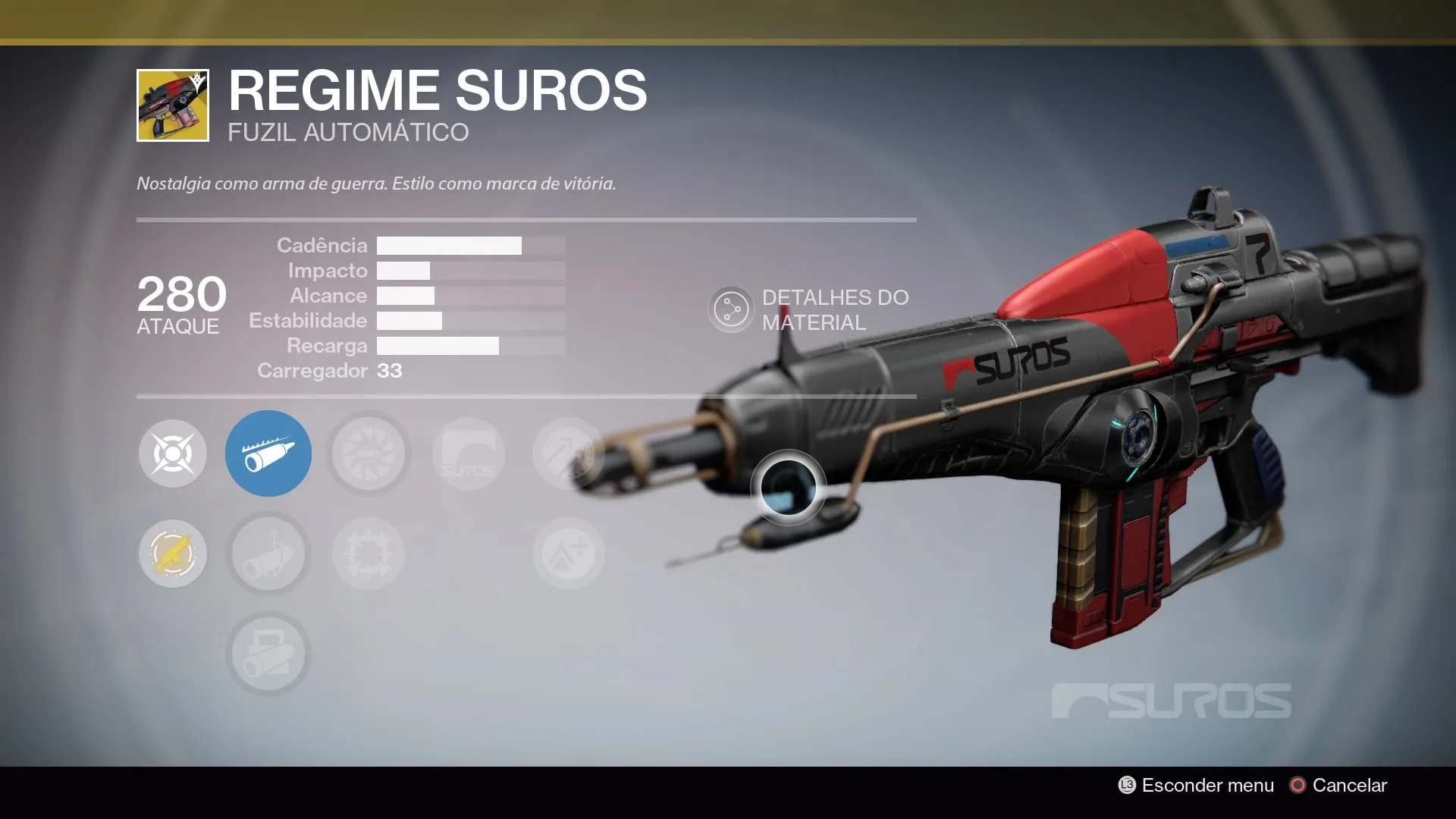
Task: Select the double-barrel ammo perk icon
Action: point(268,654)
